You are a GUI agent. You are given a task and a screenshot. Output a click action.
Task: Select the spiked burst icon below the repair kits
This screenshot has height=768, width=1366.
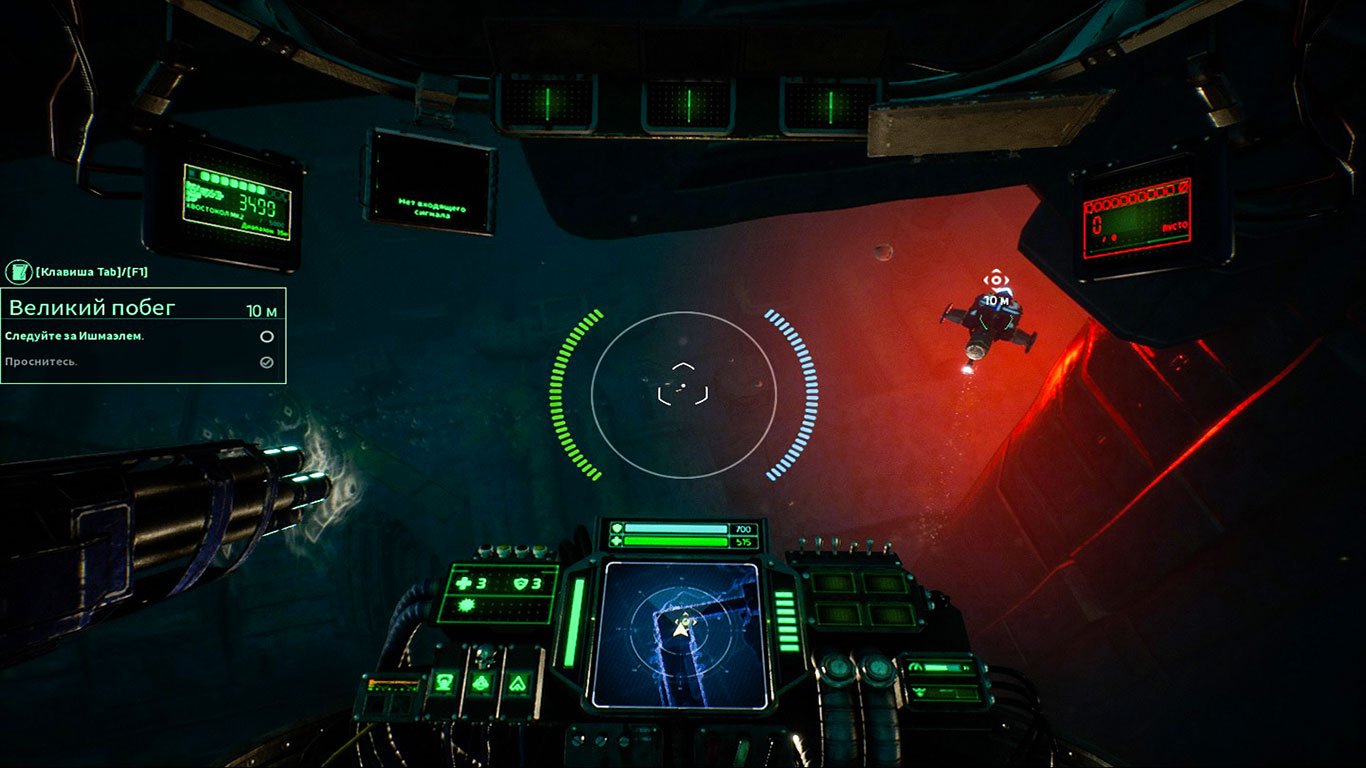point(464,607)
